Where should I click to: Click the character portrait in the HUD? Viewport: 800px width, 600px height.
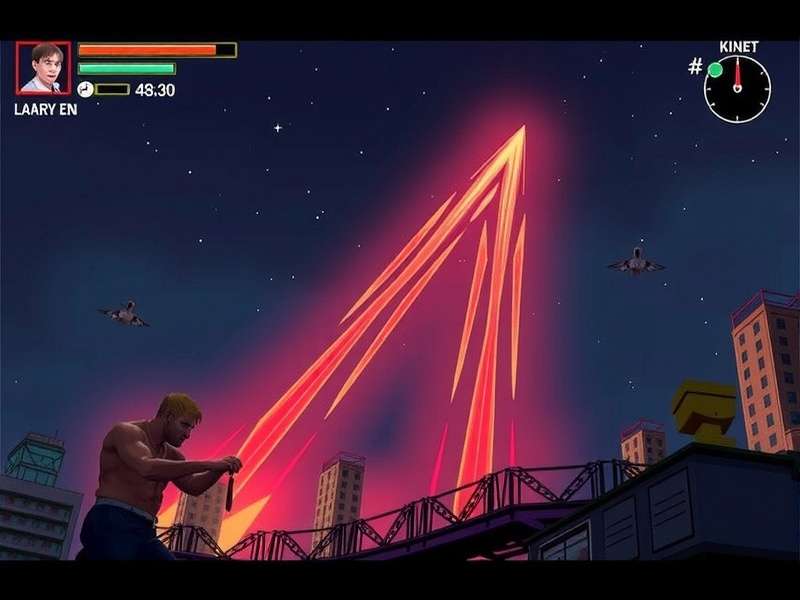pyautogui.click(x=43, y=68)
